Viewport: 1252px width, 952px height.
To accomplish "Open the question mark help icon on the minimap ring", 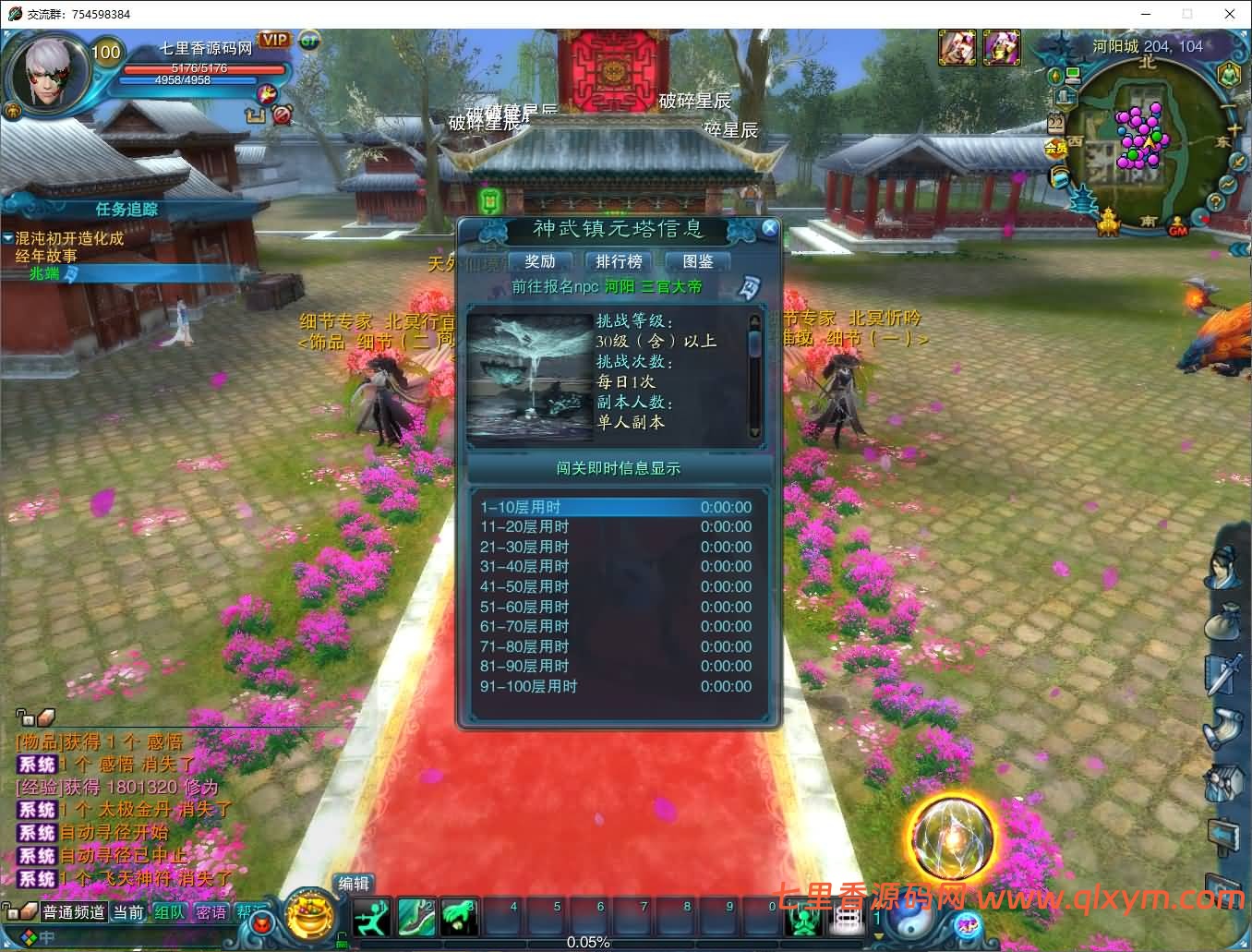I will [x=1215, y=202].
